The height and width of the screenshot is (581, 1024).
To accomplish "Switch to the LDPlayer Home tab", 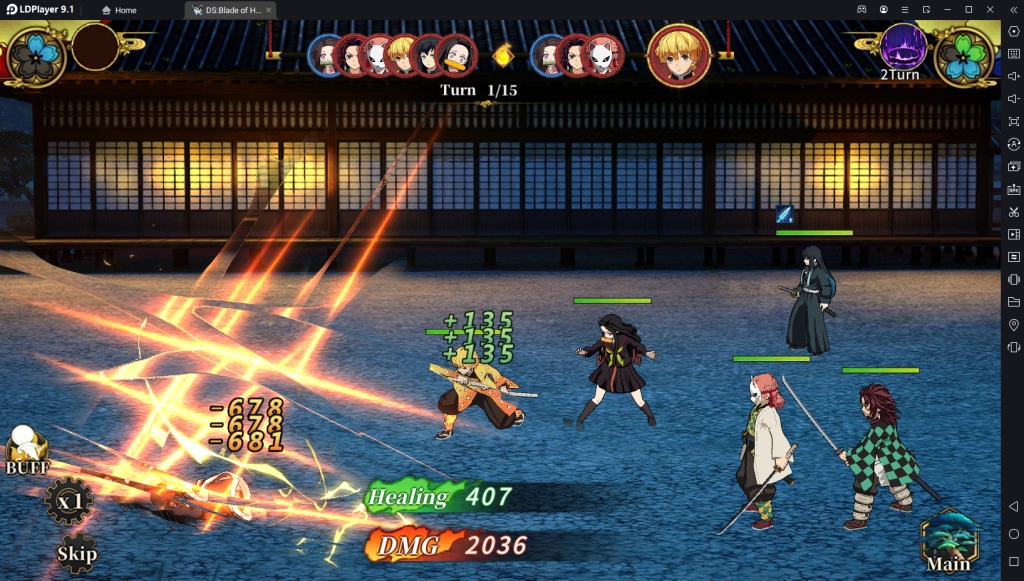I will pos(119,10).
